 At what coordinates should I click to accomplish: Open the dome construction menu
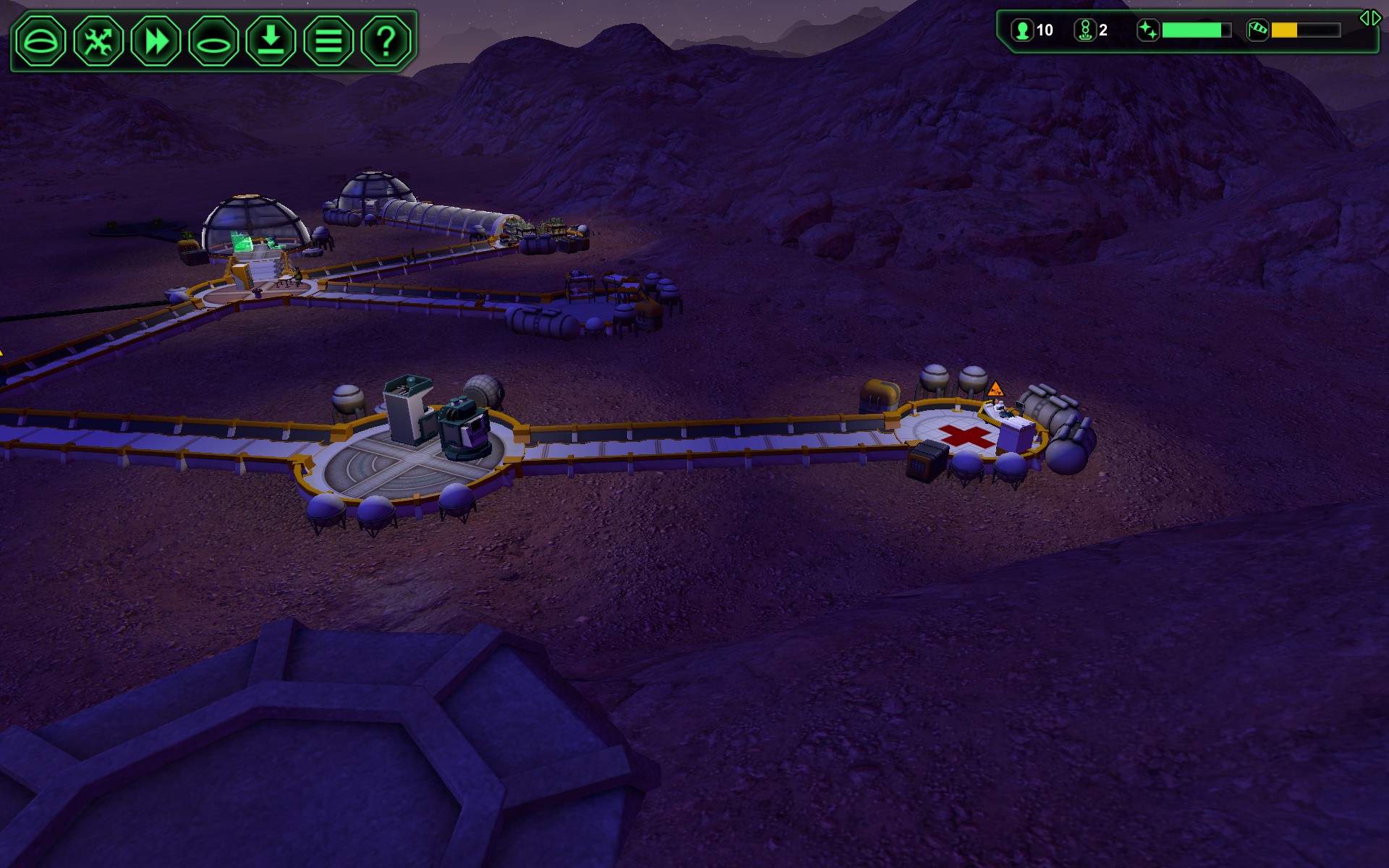[41, 41]
